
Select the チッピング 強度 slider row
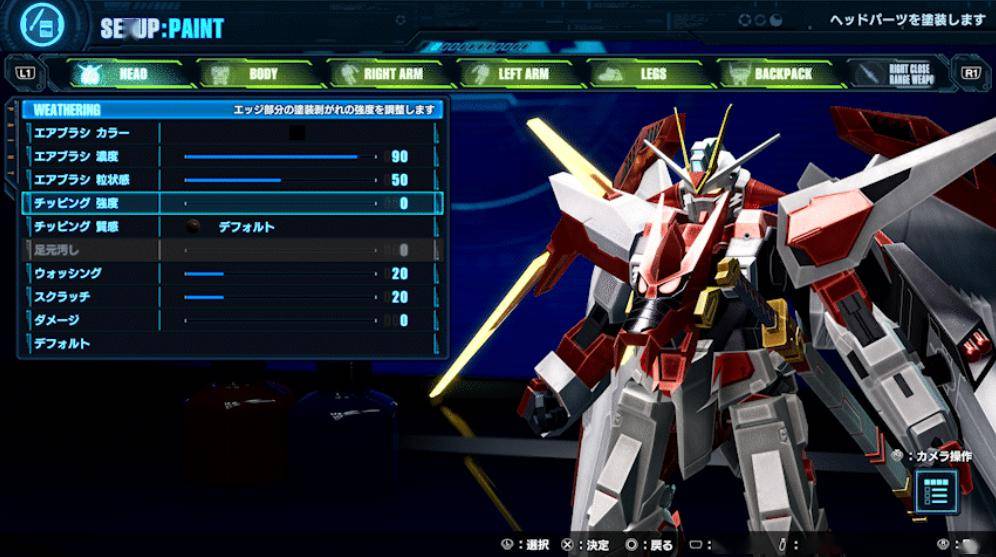230,204
